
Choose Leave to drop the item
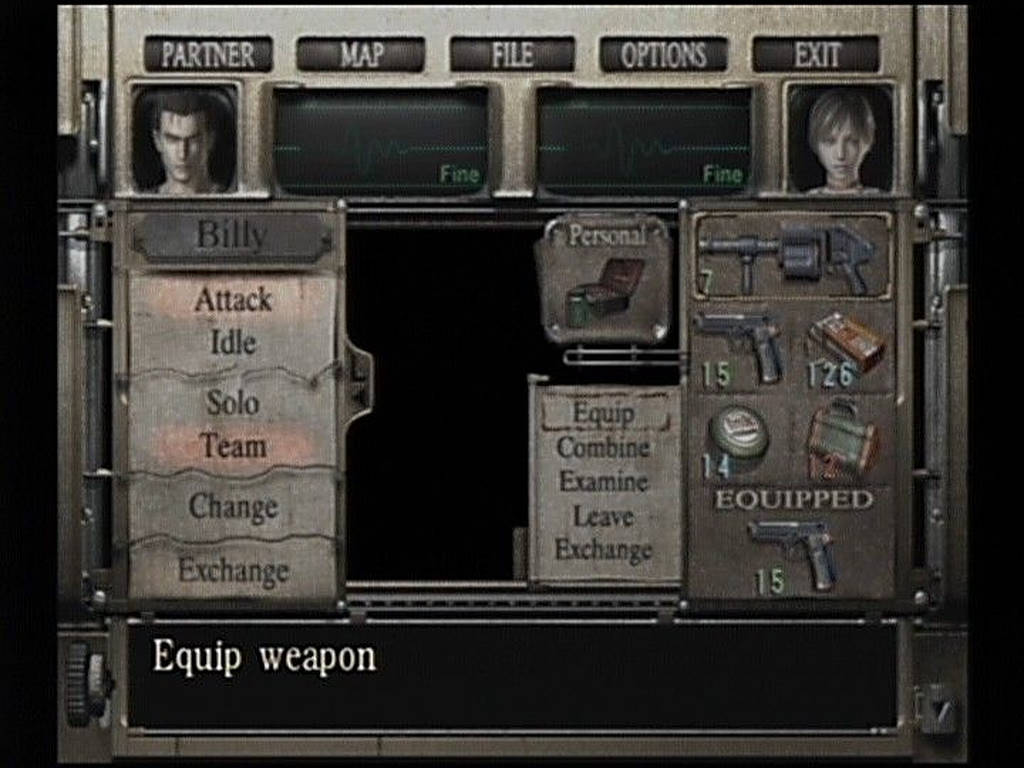tap(604, 516)
